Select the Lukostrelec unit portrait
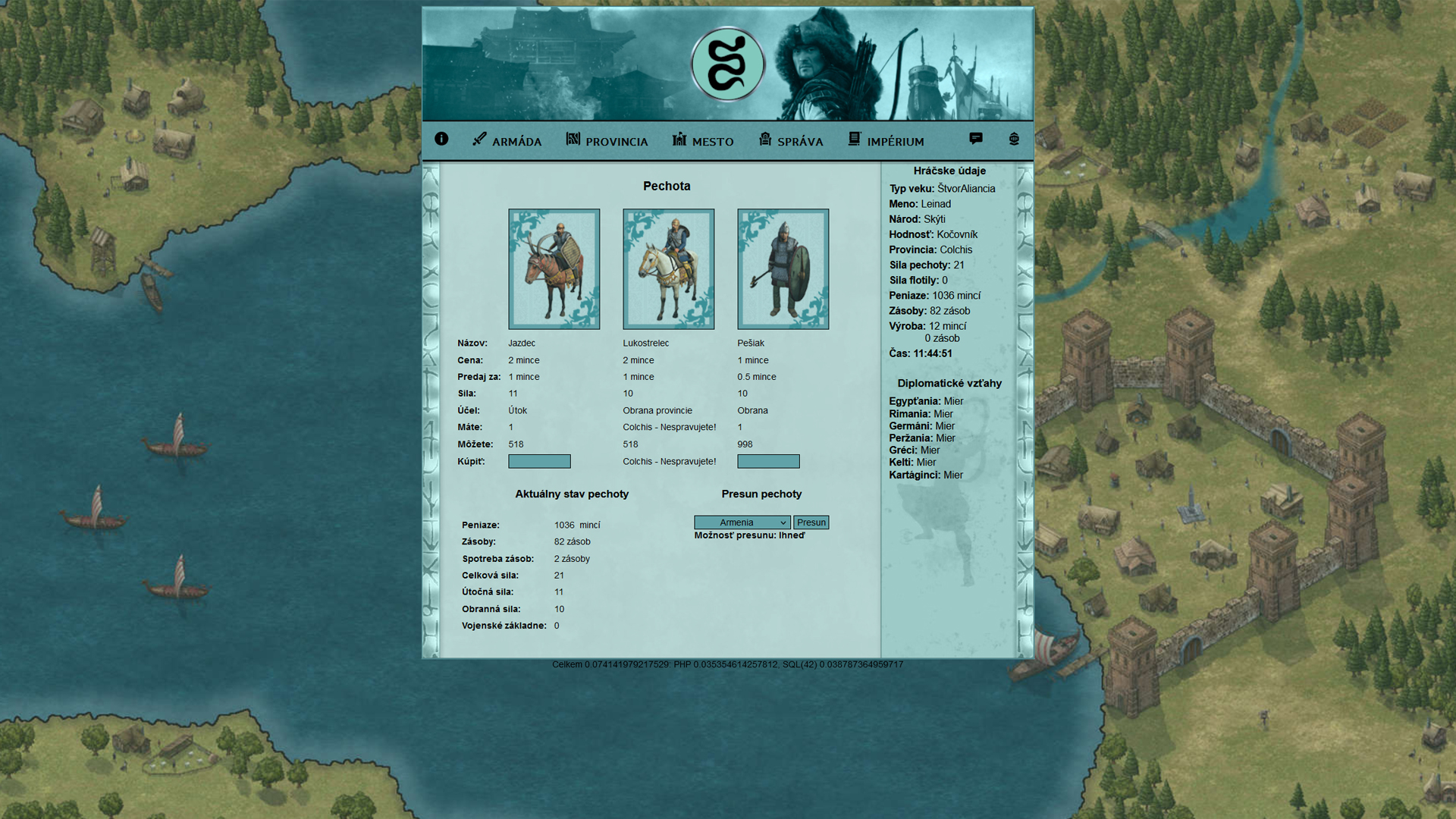The image size is (1456, 819). tap(668, 269)
